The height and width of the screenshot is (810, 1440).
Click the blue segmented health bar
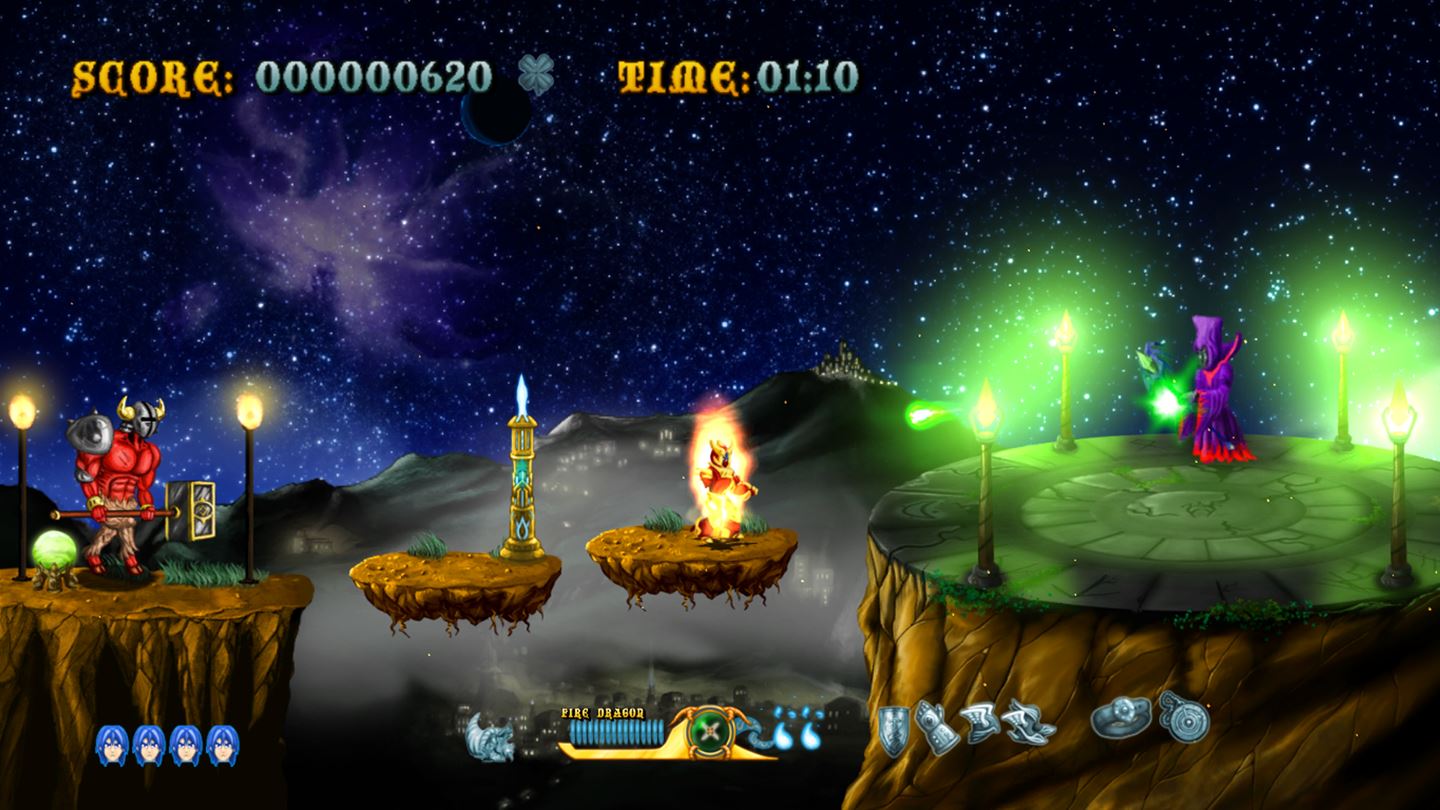coord(618,730)
